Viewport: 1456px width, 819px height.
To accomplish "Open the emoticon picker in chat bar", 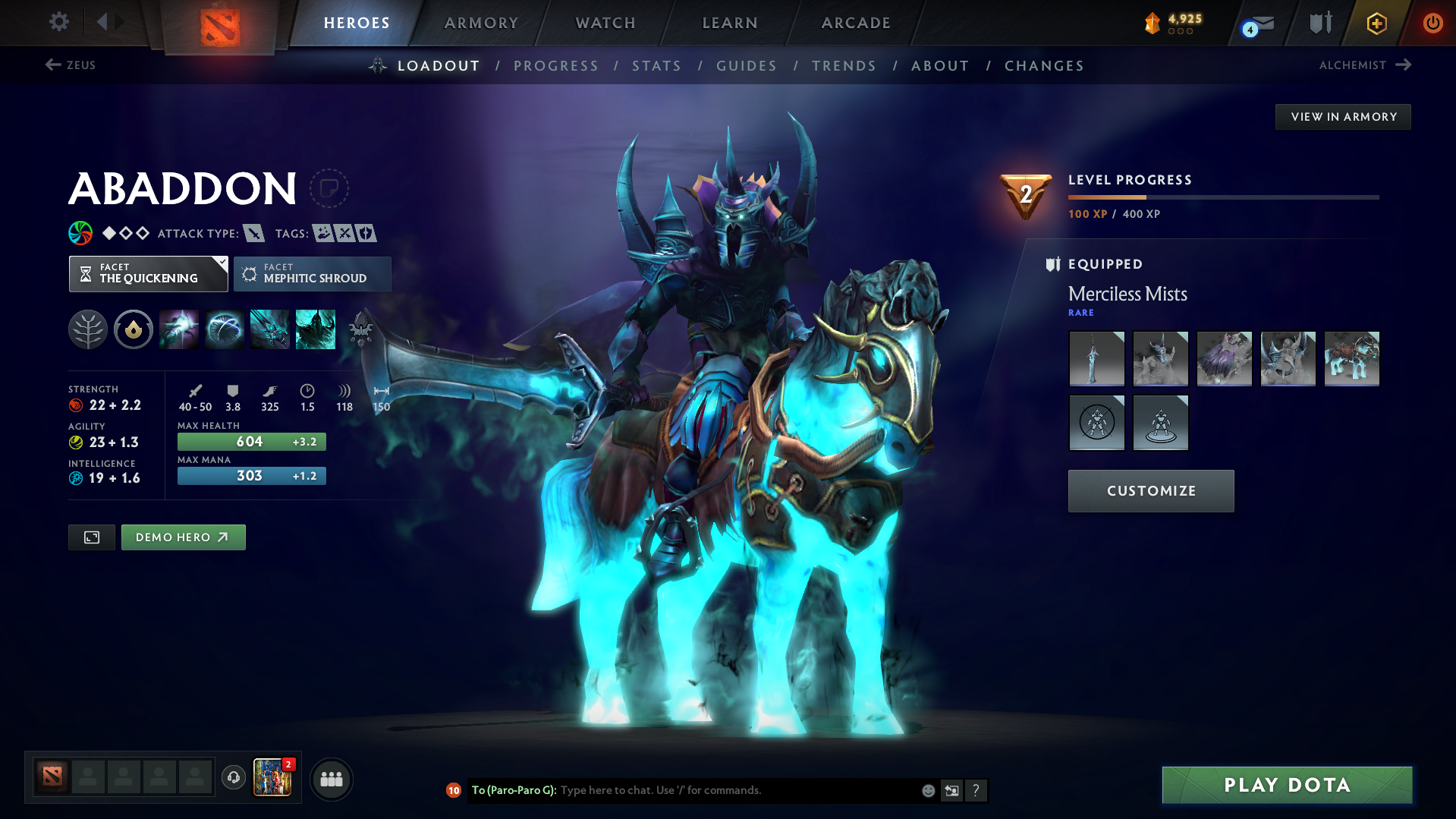I will point(927,790).
